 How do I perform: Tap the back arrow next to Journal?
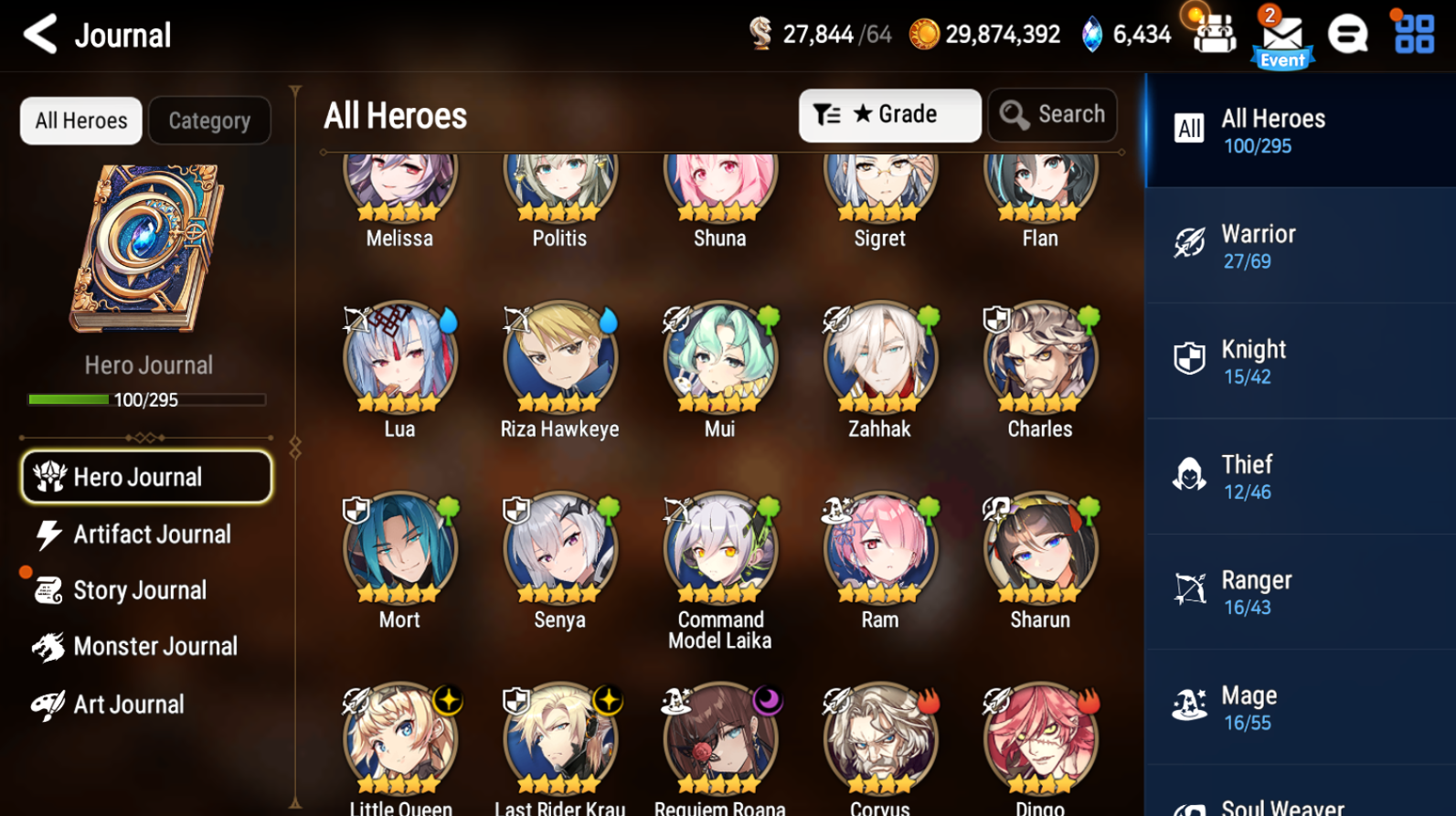click(37, 34)
